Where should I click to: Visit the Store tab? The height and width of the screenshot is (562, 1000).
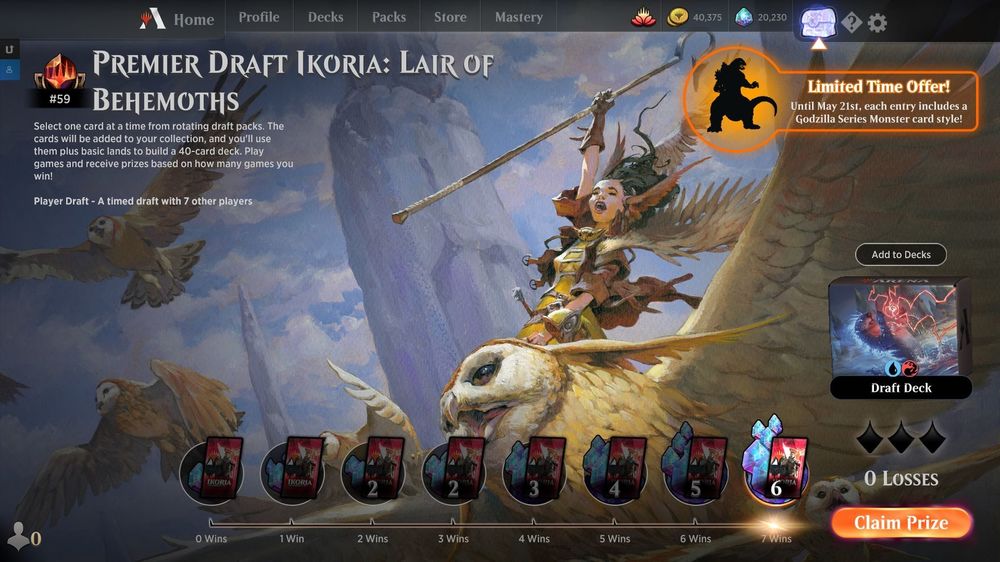point(450,17)
